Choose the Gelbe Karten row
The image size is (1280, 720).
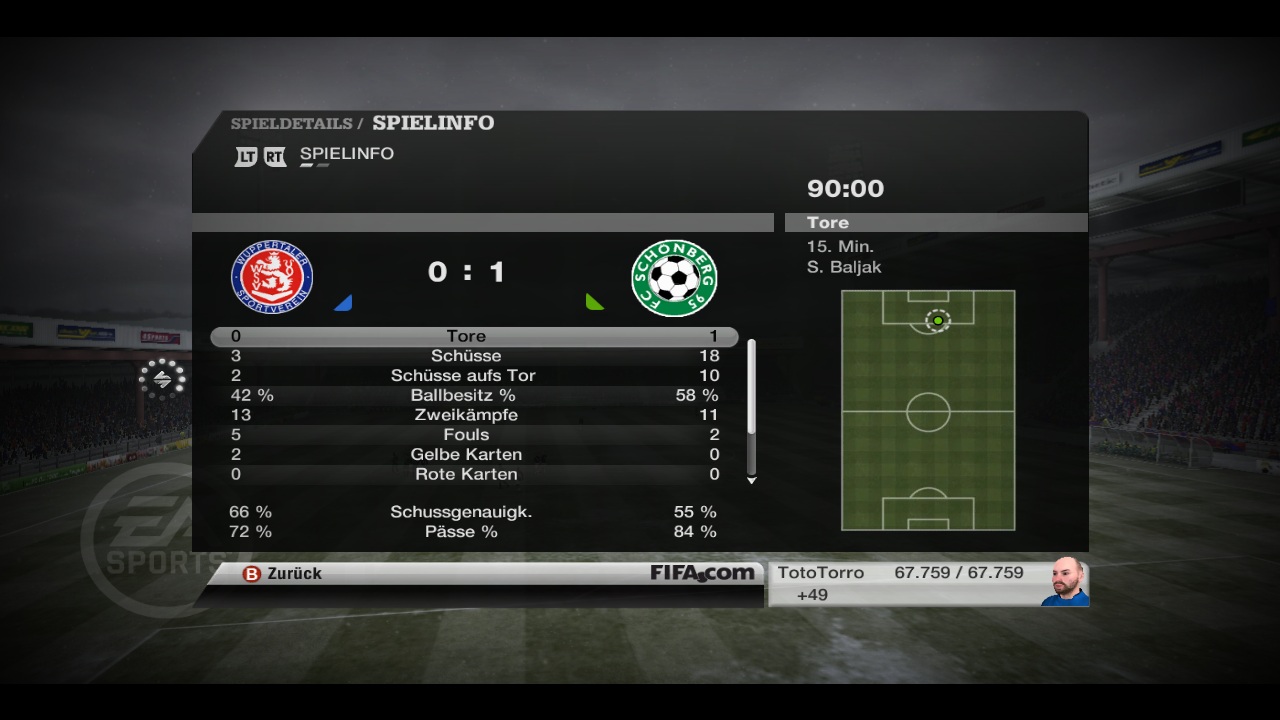click(x=474, y=455)
